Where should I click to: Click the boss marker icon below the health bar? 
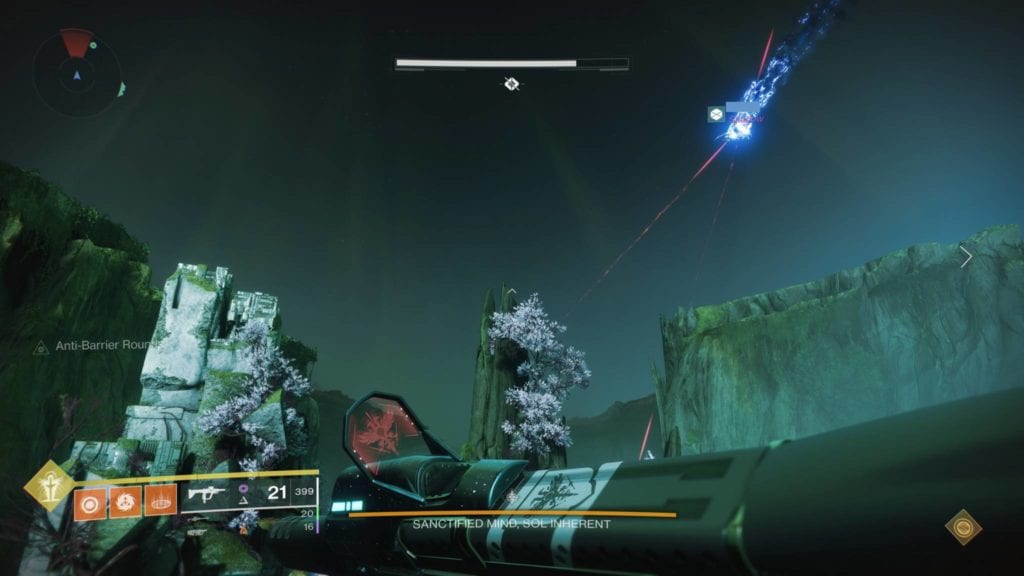(511, 84)
